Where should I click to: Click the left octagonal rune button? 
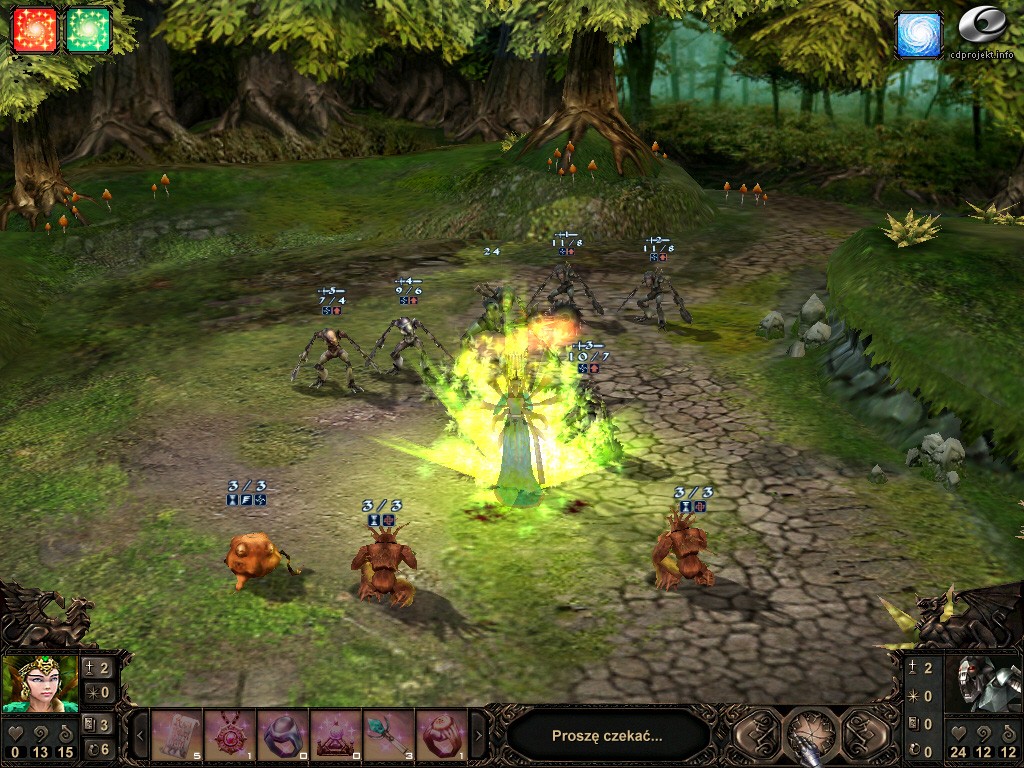(758, 735)
